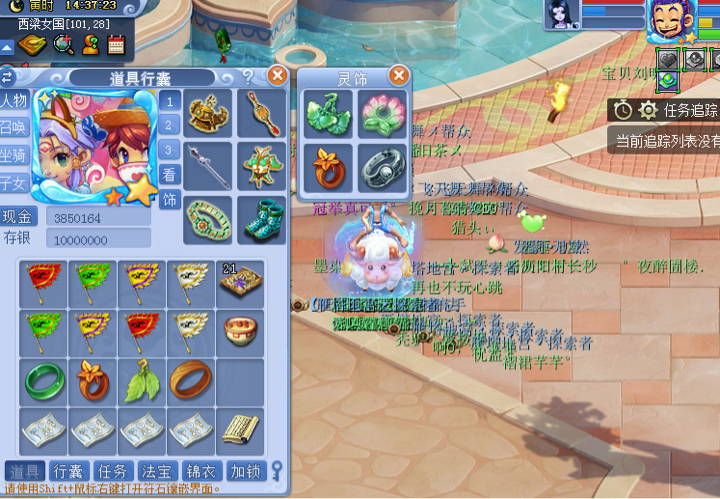Image resolution: width=720 pixels, height=499 pixels.
Task: Select the equipped spear weapon slot
Action: tap(209, 165)
